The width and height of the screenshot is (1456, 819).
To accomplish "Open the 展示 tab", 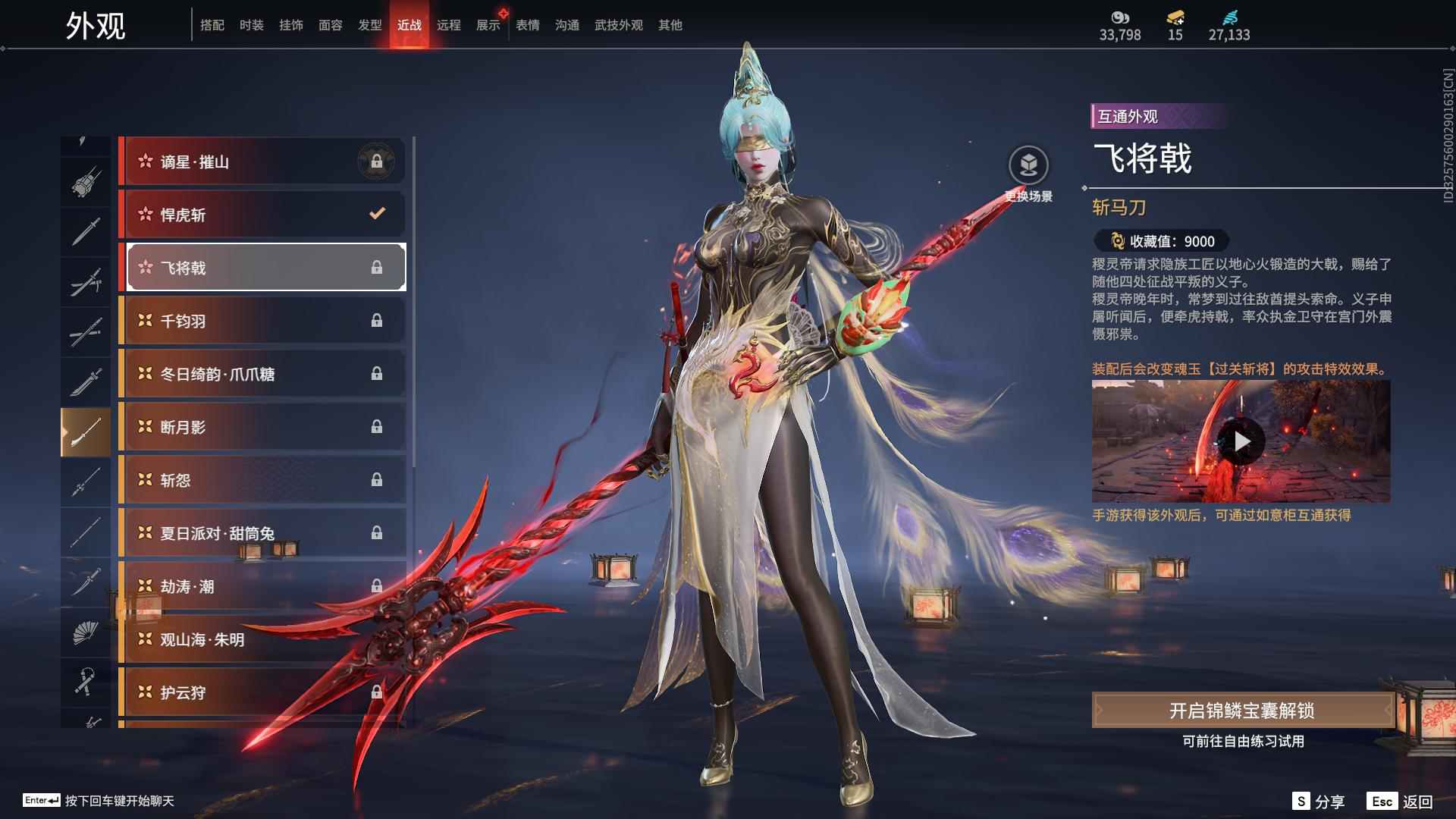I will (x=488, y=25).
